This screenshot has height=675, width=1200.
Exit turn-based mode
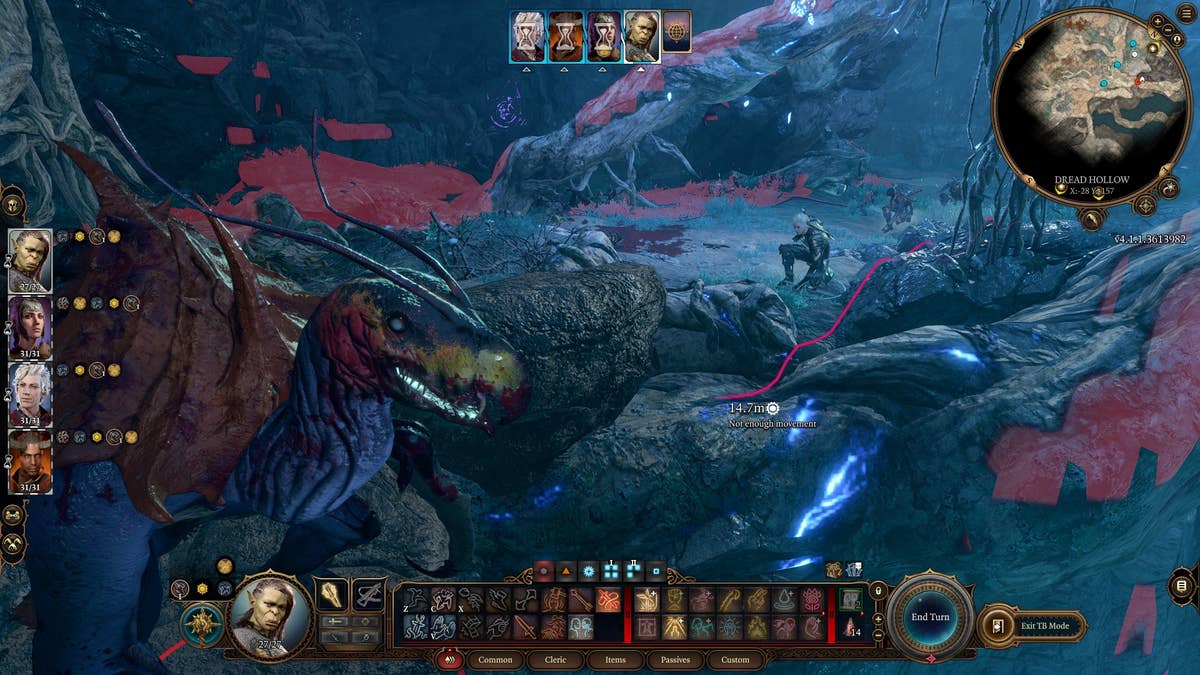[1033, 625]
